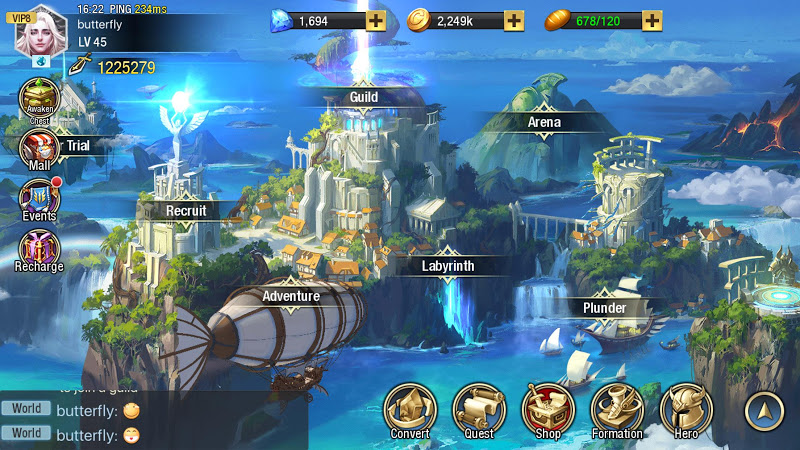Image resolution: width=800 pixels, height=450 pixels.
Task: Open the Recharge menu
Action: [x=40, y=250]
